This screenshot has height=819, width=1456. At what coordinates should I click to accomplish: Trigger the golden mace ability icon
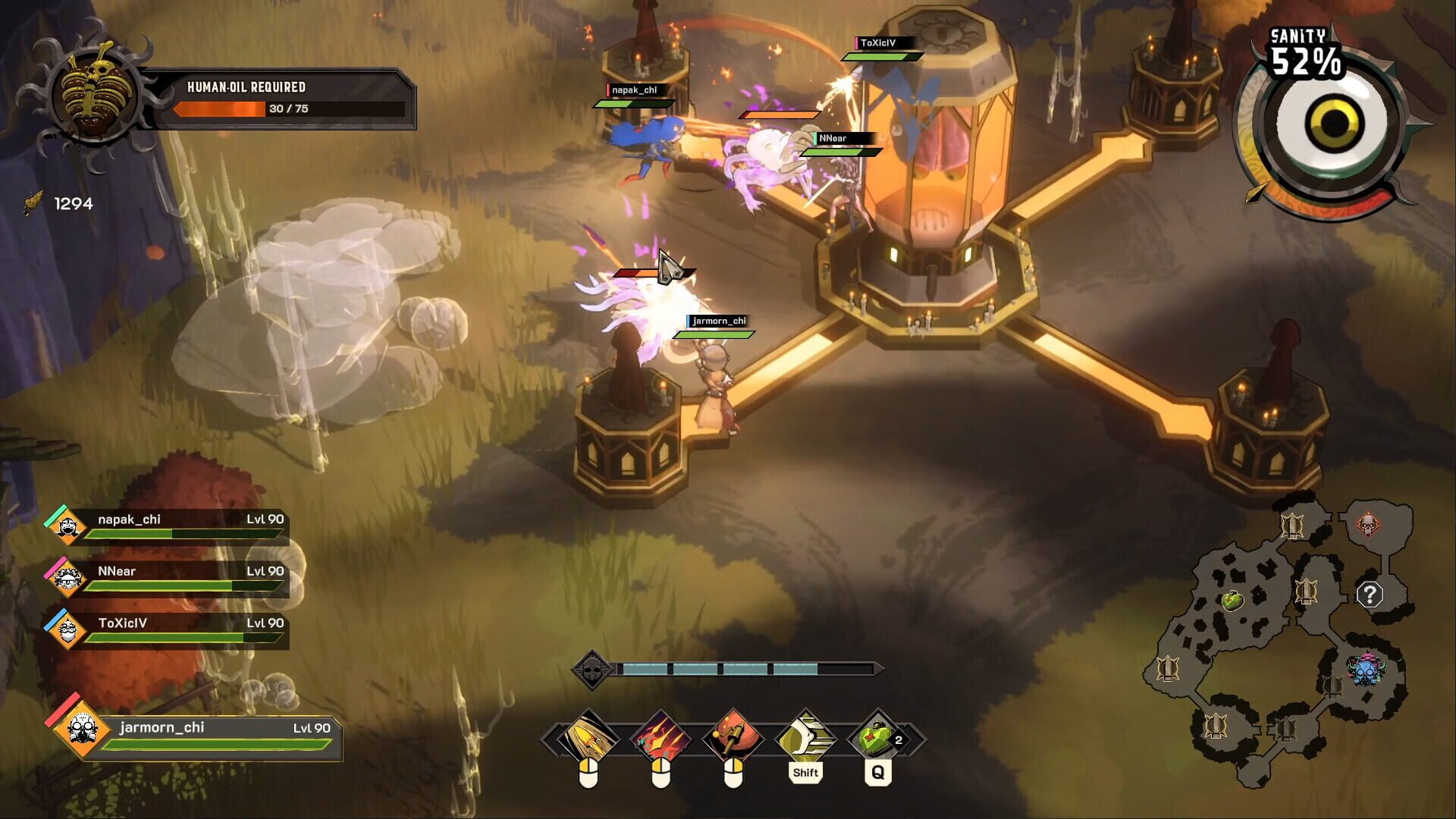[733, 736]
